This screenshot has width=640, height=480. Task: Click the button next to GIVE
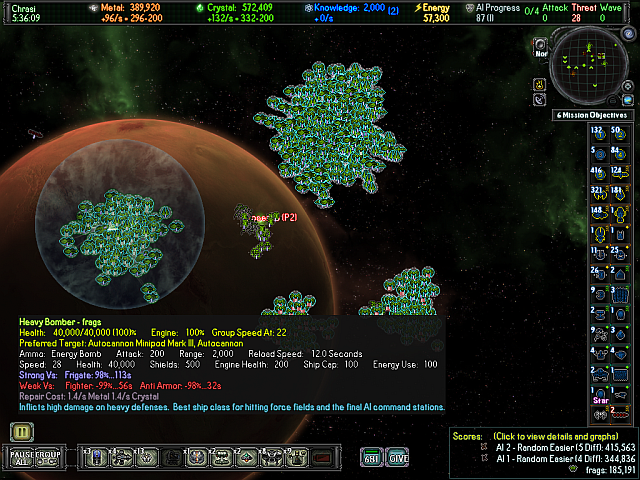click(x=370, y=457)
